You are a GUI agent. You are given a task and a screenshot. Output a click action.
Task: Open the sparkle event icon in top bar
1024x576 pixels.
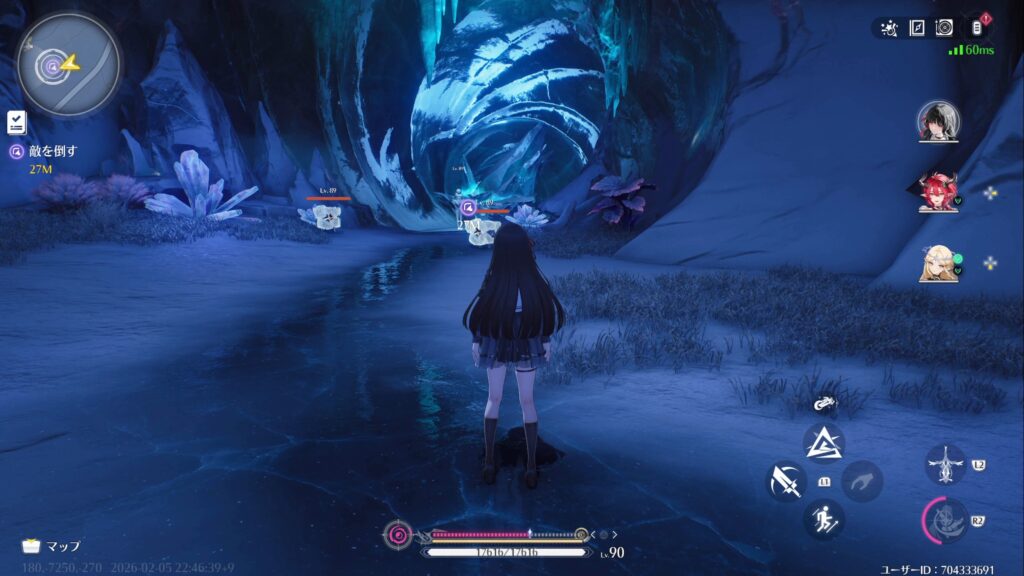point(889,28)
